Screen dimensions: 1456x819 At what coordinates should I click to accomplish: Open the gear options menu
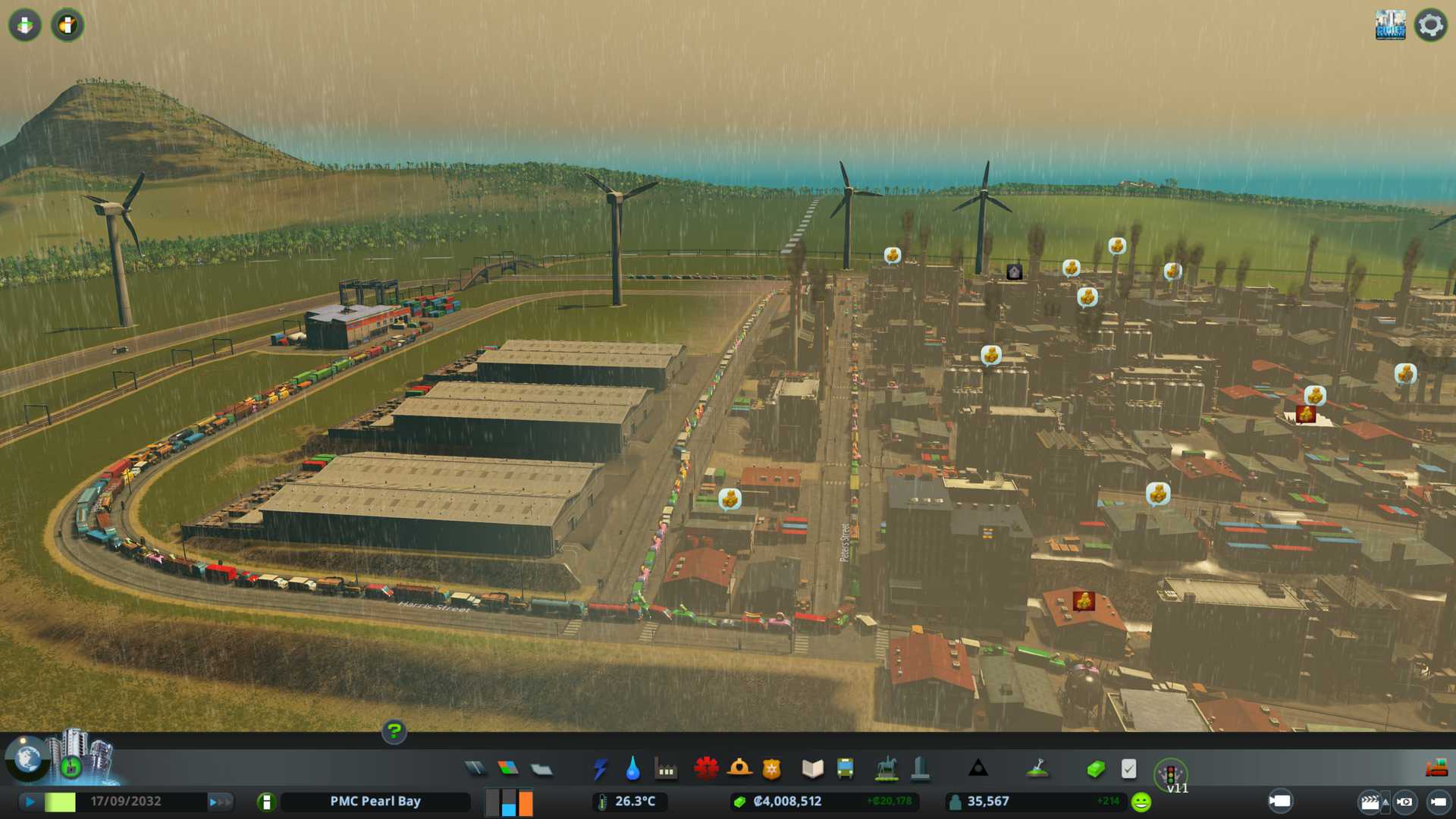[1430, 25]
